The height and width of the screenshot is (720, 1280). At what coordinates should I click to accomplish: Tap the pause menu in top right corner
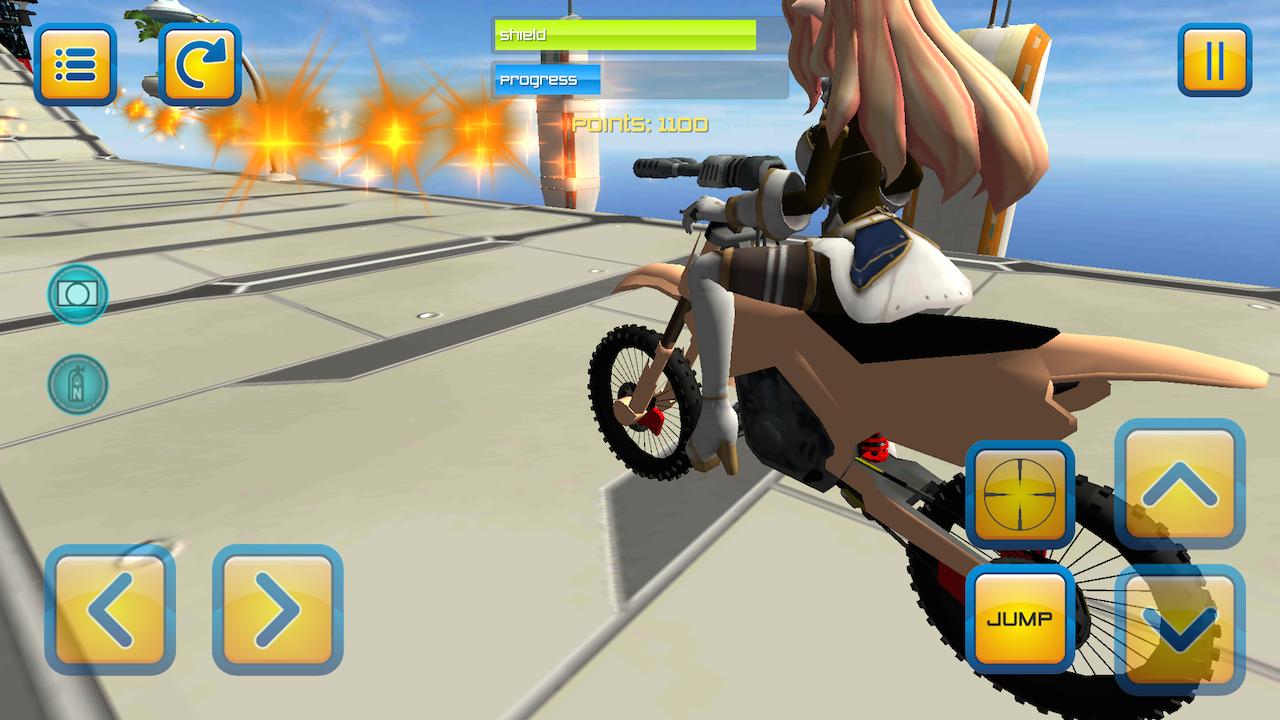(x=1213, y=60)
